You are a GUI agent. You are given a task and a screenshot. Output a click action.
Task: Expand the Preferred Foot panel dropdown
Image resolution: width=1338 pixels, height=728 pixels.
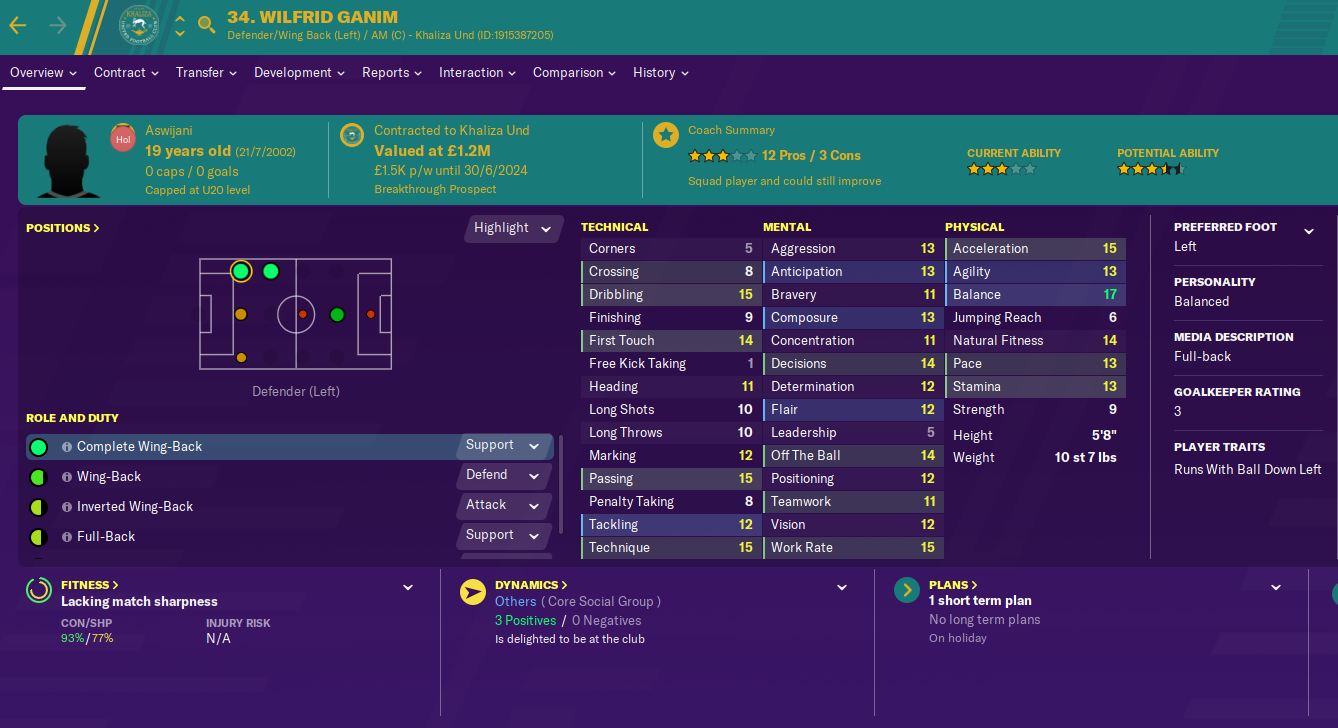point(1308,232)
